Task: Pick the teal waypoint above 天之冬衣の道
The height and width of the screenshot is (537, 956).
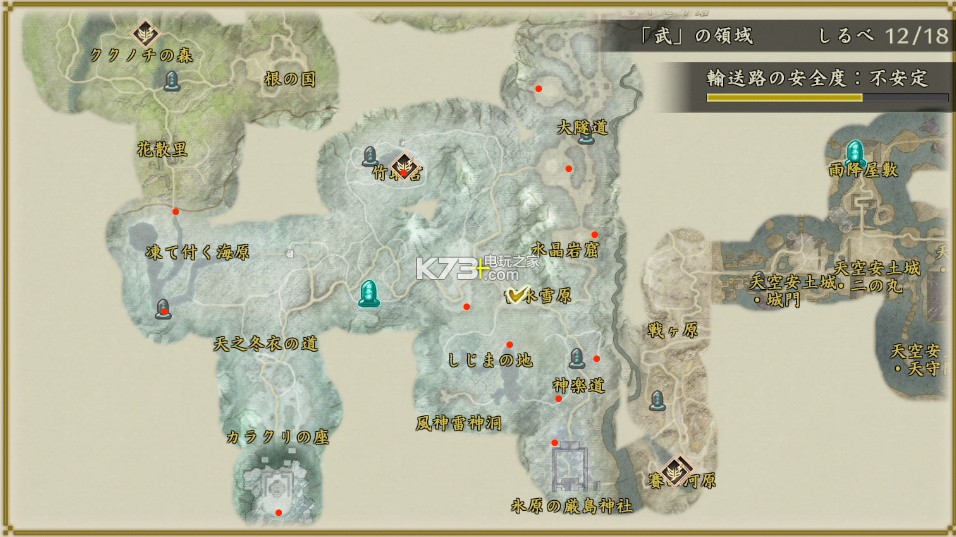Action: (x=369, y=292)
